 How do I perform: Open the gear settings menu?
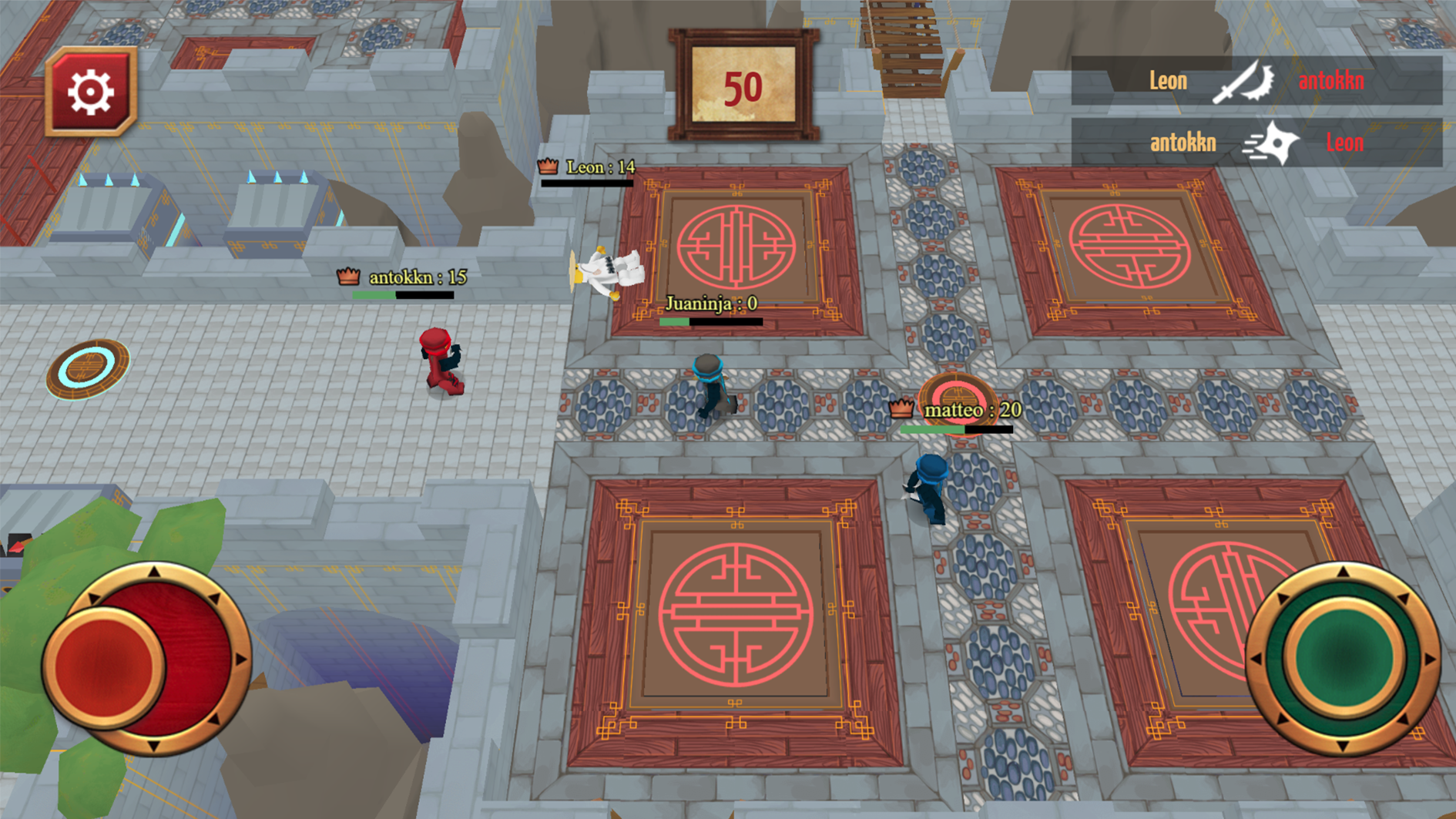coord(91,92)
